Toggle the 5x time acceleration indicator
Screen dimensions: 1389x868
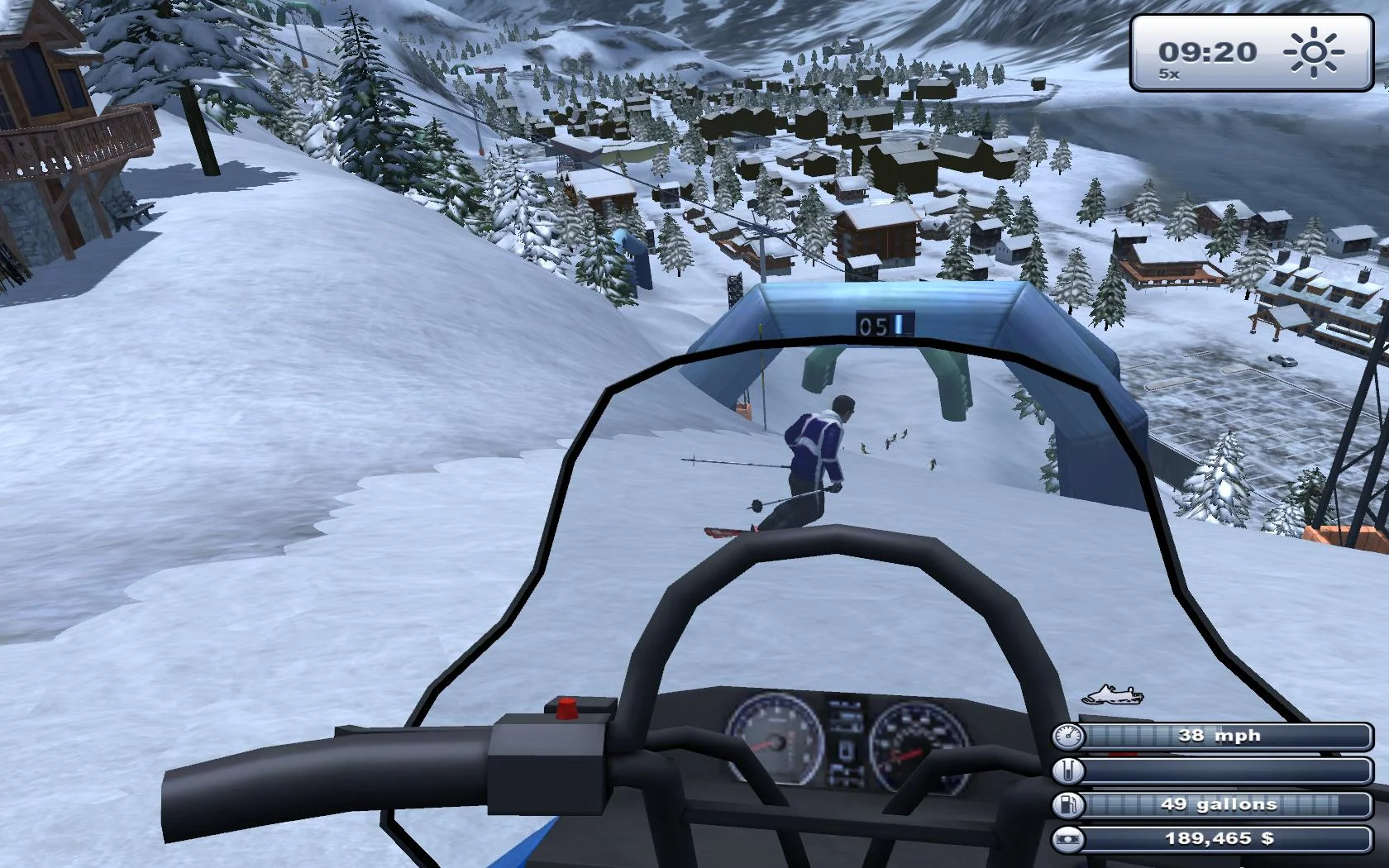pos(1168,74)
